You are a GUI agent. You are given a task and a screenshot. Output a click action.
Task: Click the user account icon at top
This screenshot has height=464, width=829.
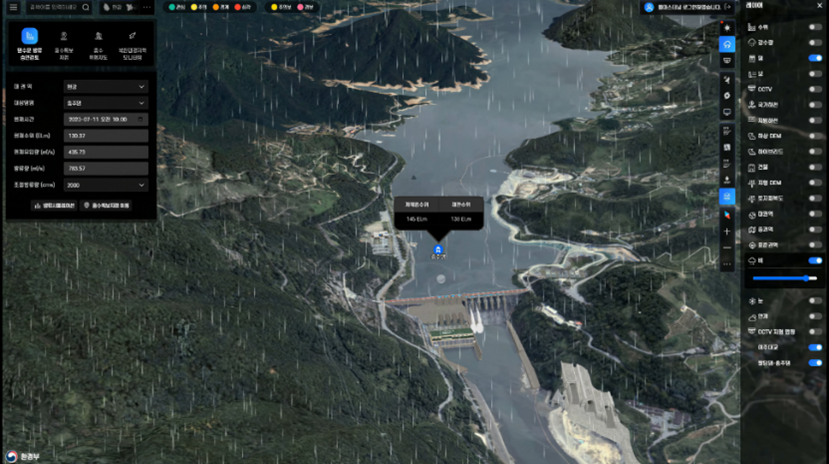[649, 7]
